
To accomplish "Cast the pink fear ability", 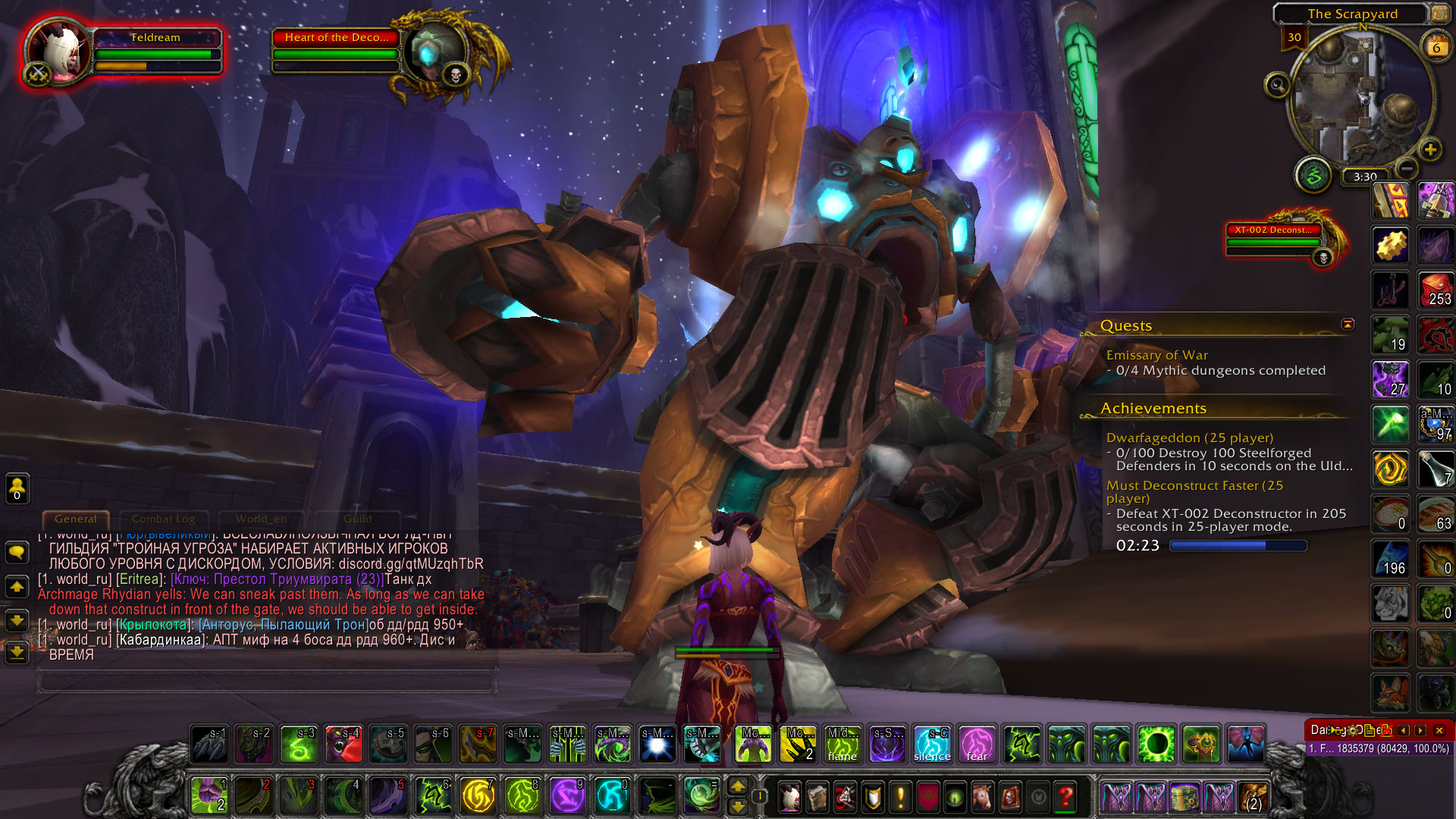I will click(977, 744).
